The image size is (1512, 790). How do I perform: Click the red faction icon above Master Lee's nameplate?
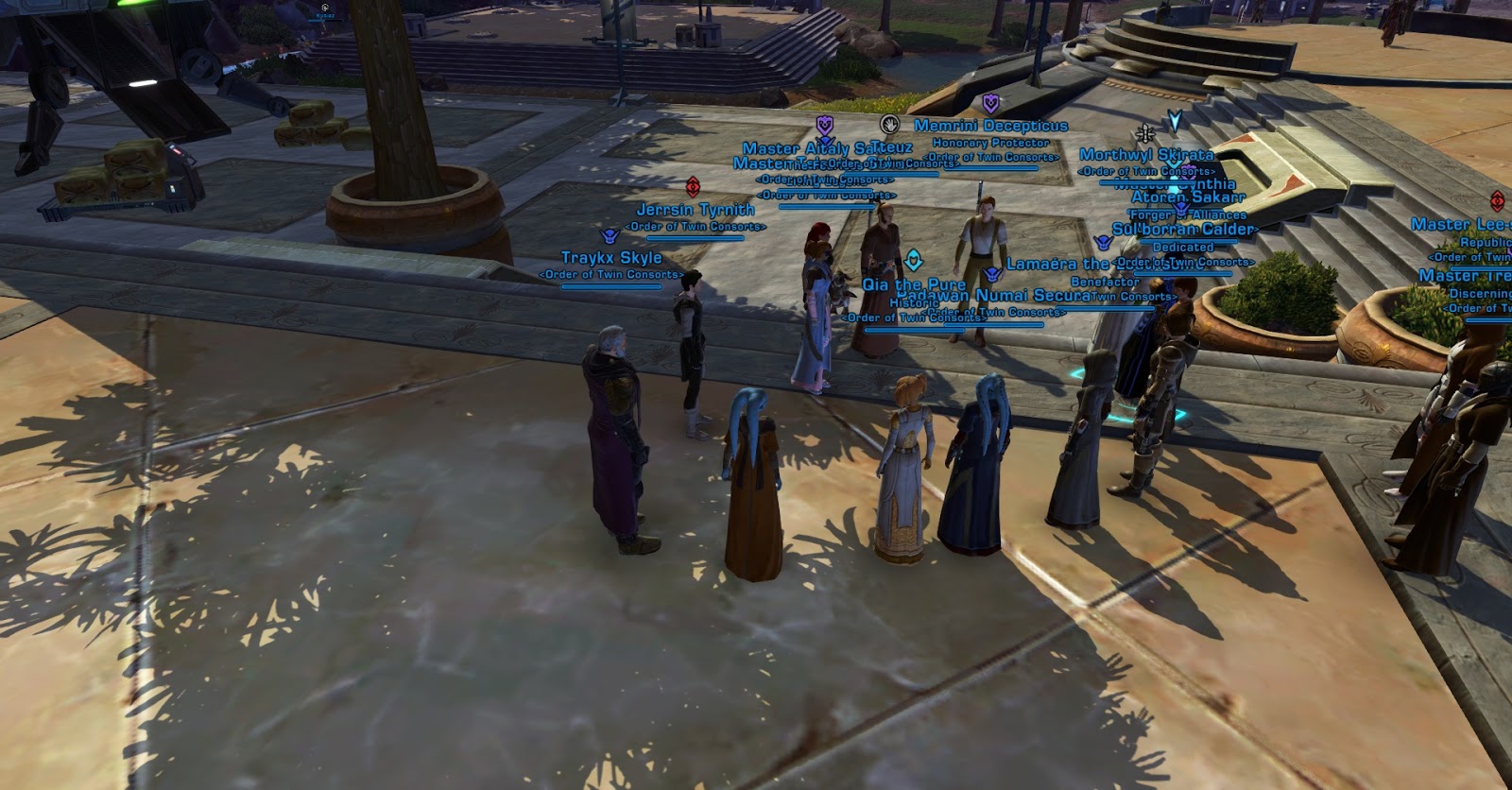click(1496, 201)
